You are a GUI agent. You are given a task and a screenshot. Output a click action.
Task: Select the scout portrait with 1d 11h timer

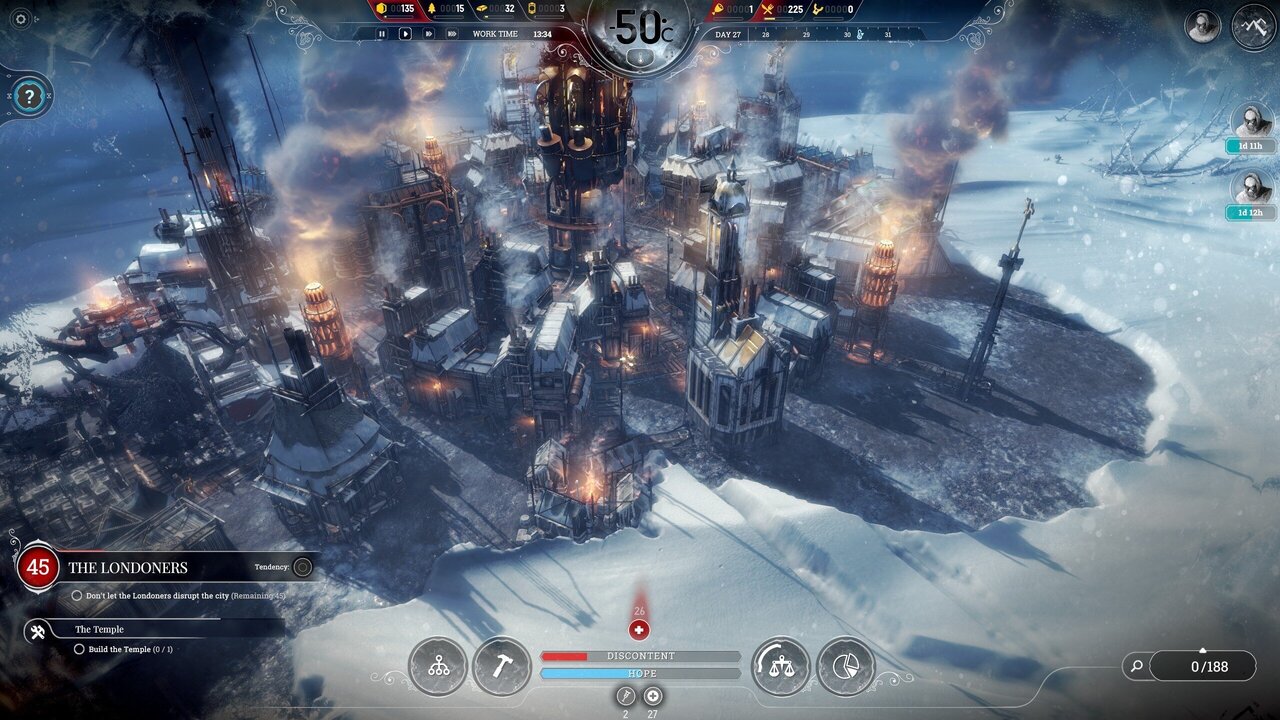point(1251,122)
